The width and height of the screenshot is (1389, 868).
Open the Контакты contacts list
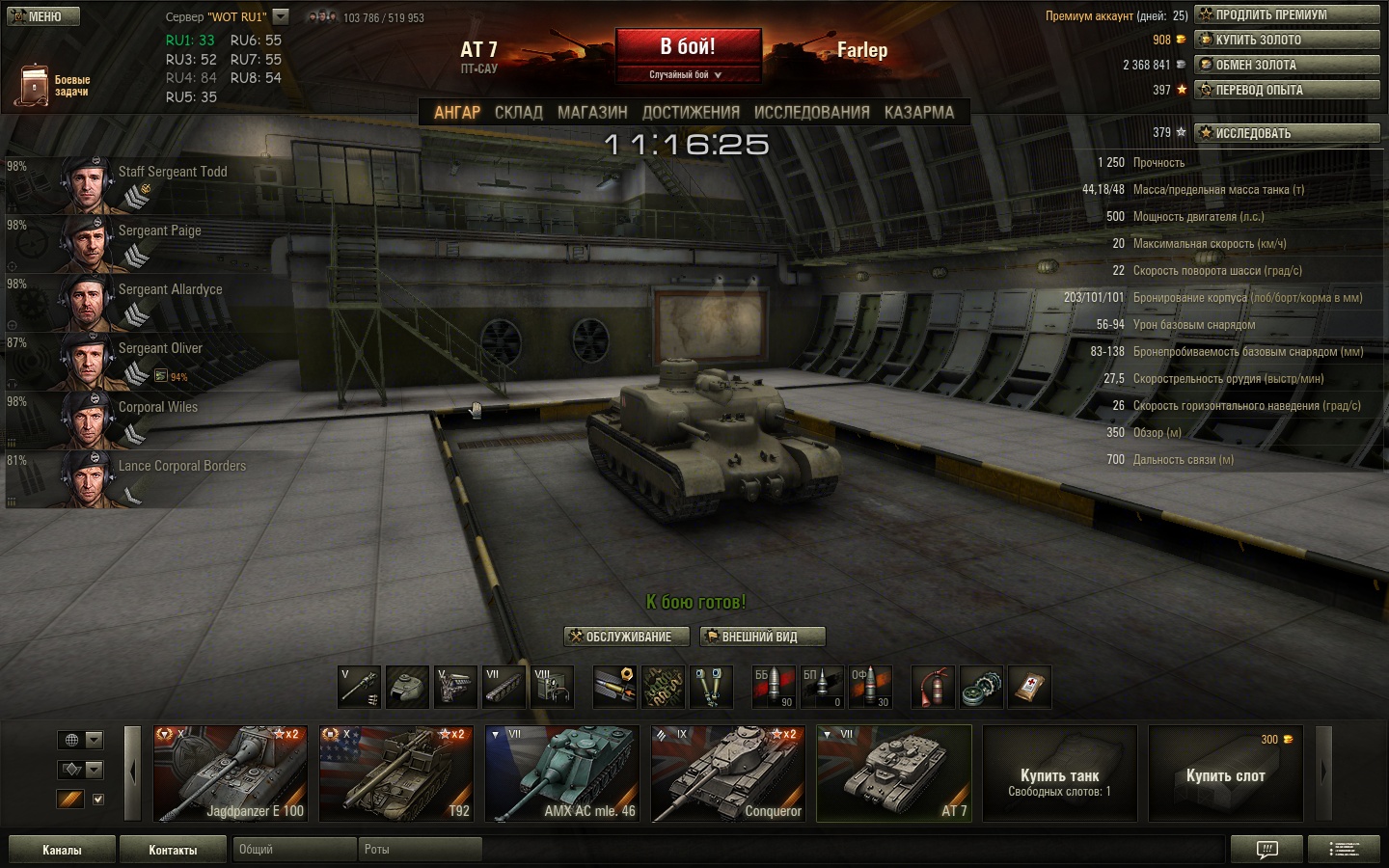click(x=173, y=850)
